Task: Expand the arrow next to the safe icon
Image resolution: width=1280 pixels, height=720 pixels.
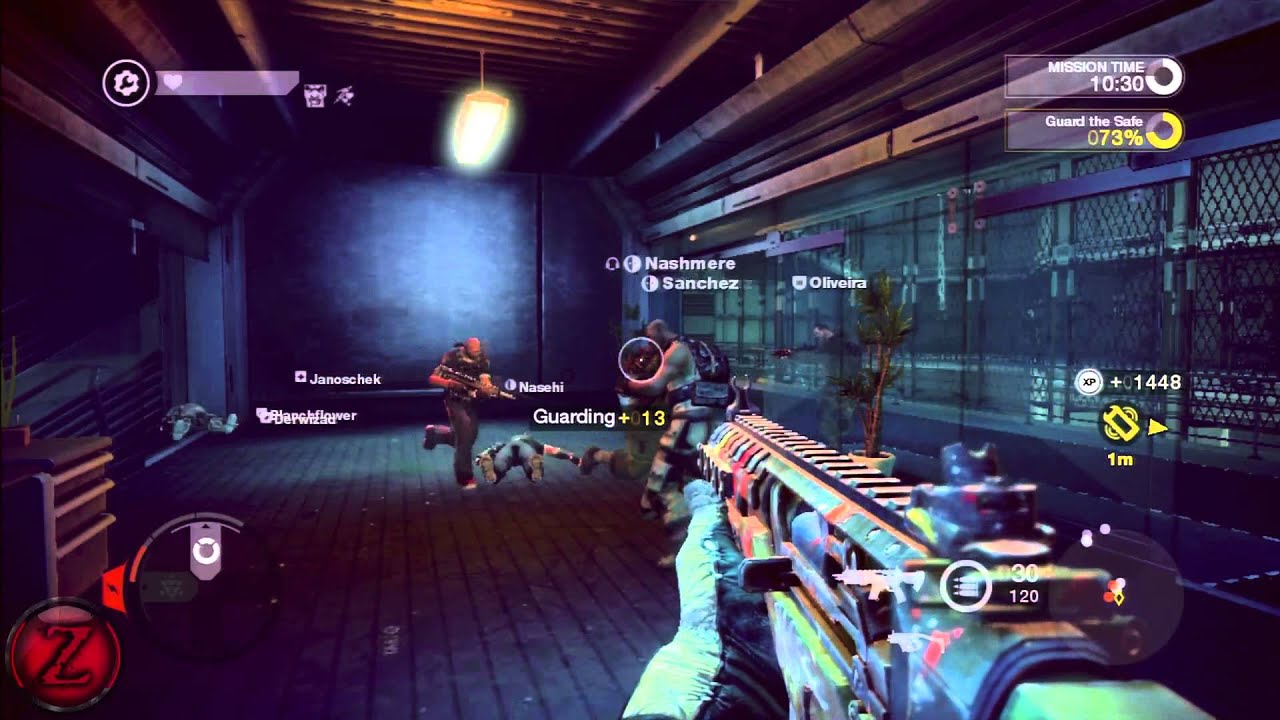Action: pyautogui.click(x=1157, y=427)
